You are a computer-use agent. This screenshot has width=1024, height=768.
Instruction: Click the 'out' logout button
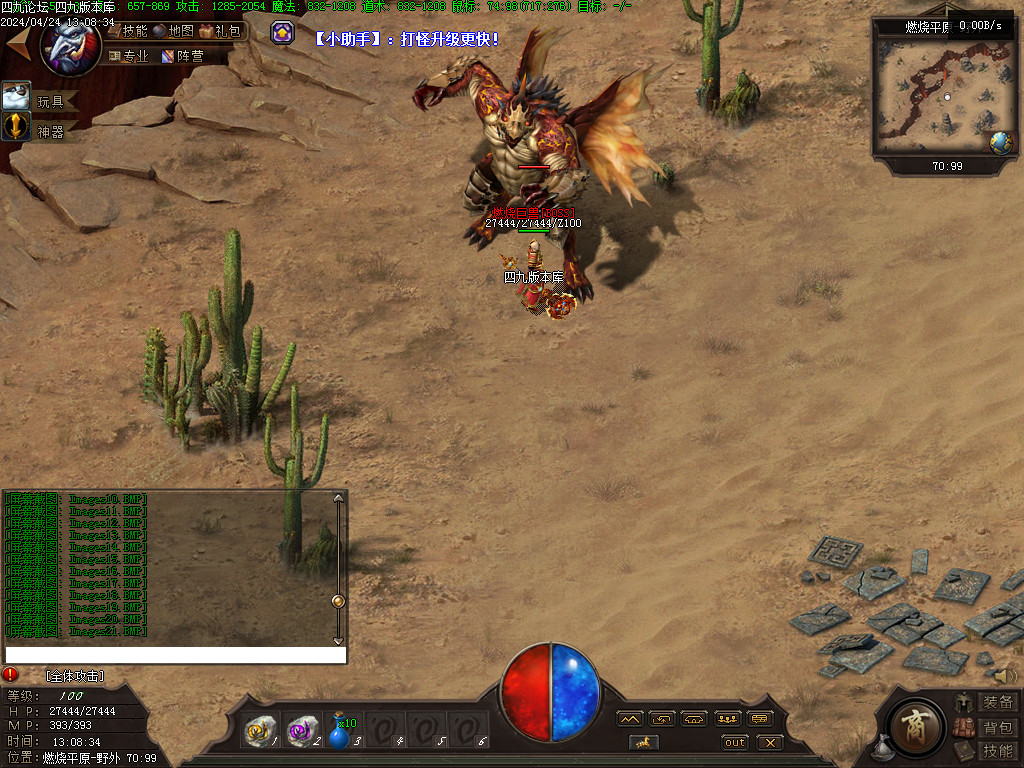(735, 742)
